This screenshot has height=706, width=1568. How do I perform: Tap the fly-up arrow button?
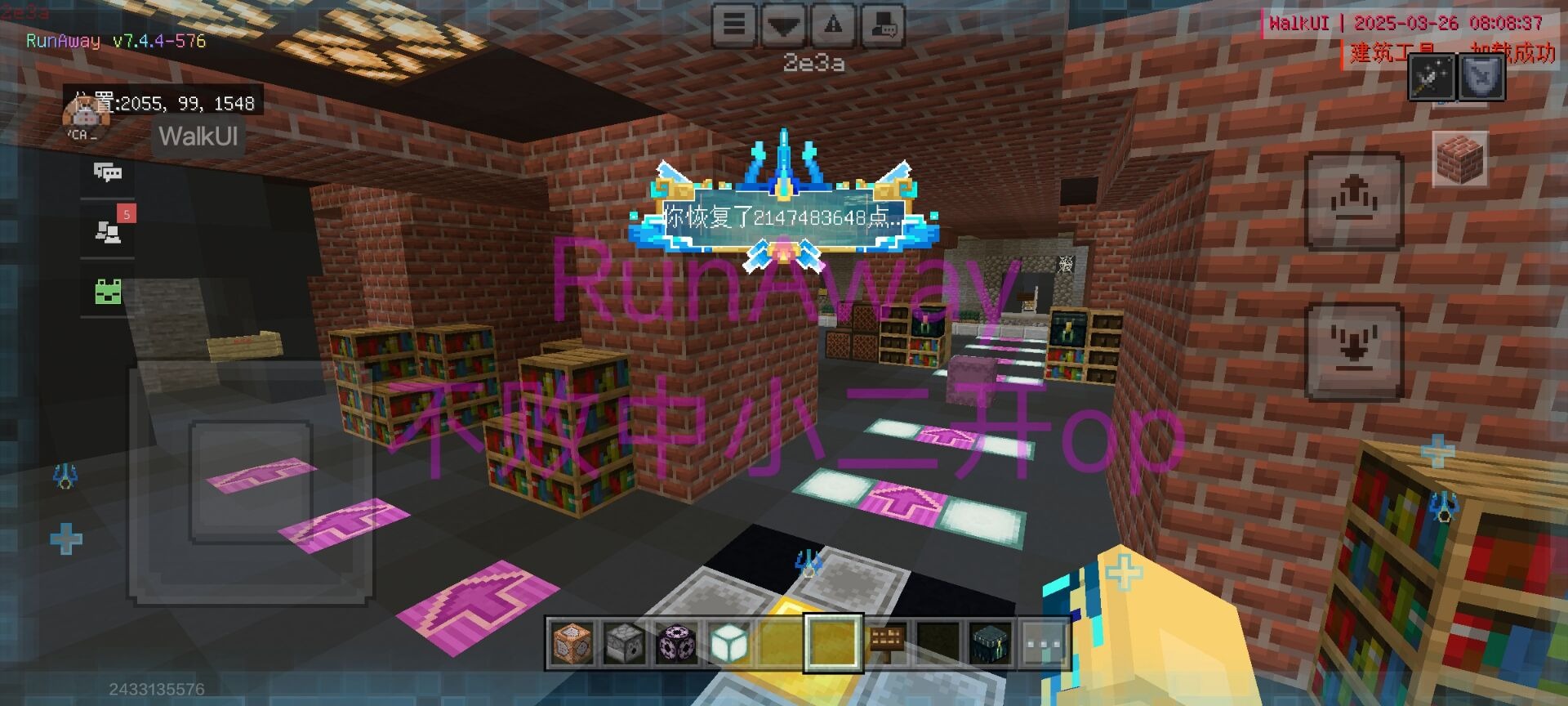pos(1354,201)
